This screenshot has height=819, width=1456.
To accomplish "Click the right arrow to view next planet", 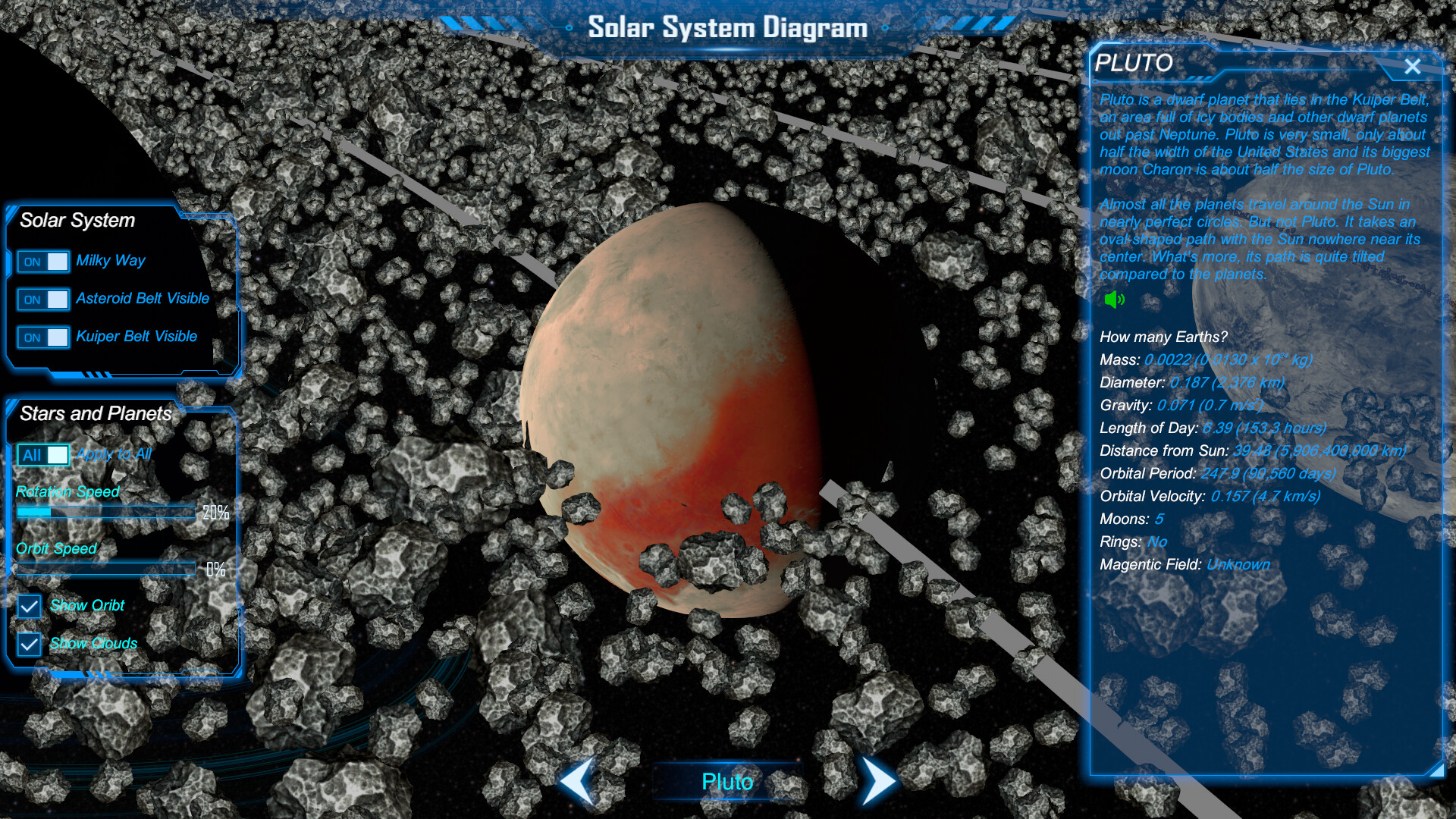I will click(x=878, y=781).
